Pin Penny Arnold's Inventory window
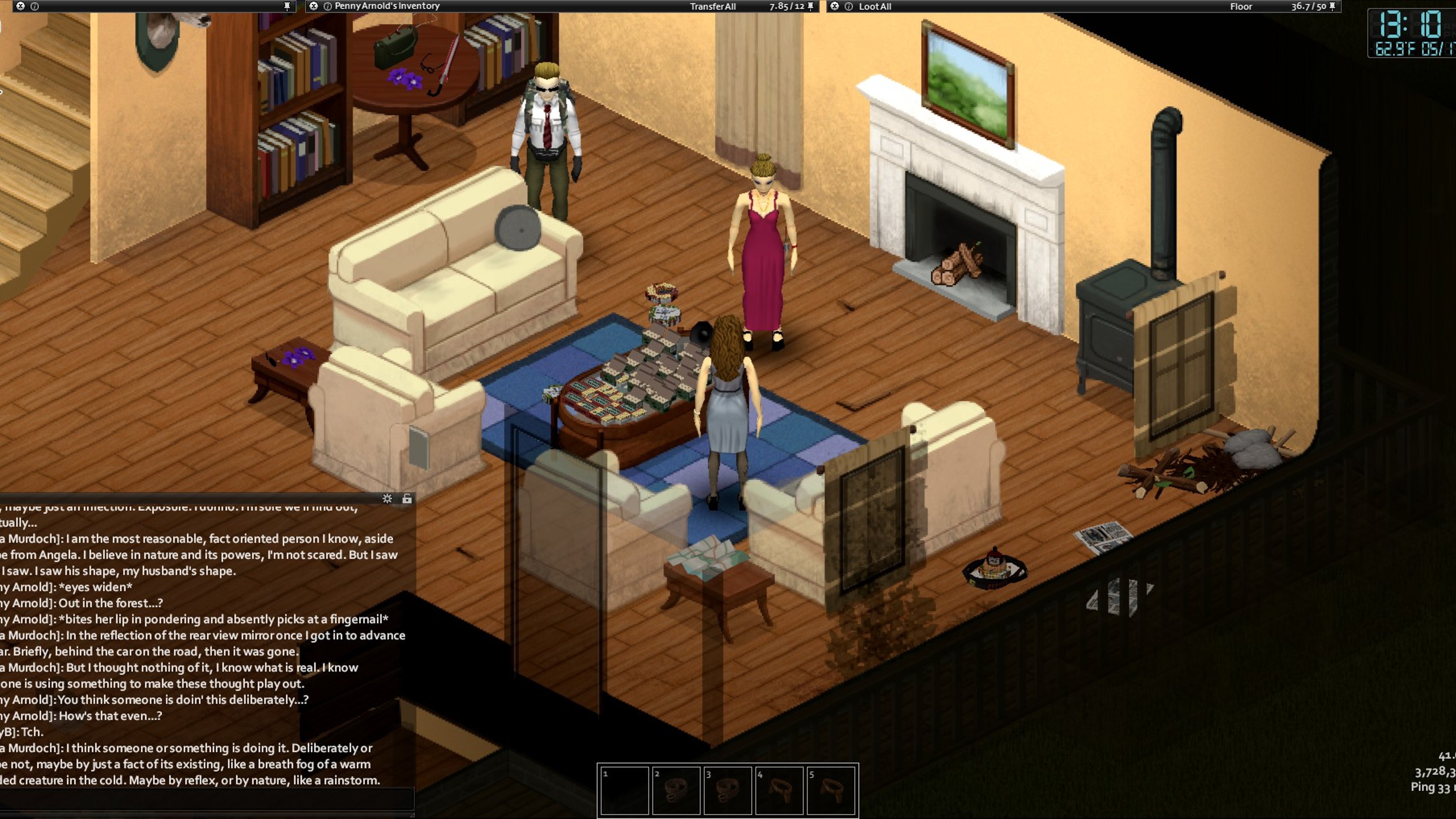 [x=810, y=6]
